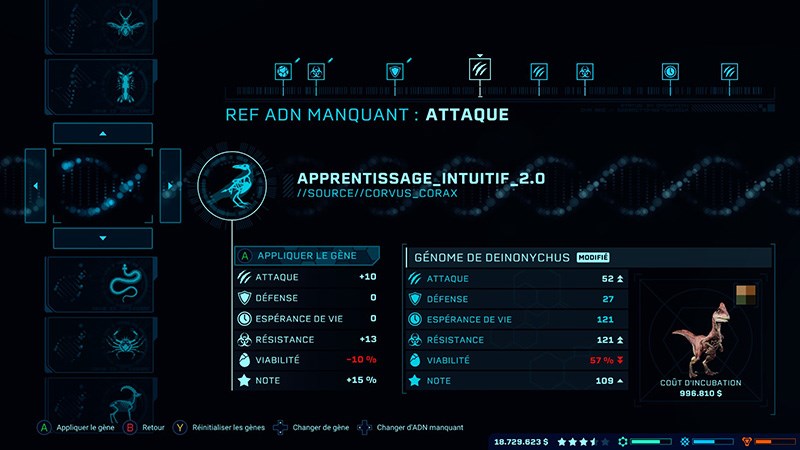The height and width of the screenshot is (450, 800).
Task: Select the clock lifespan DNA slot
Action: 669,72
